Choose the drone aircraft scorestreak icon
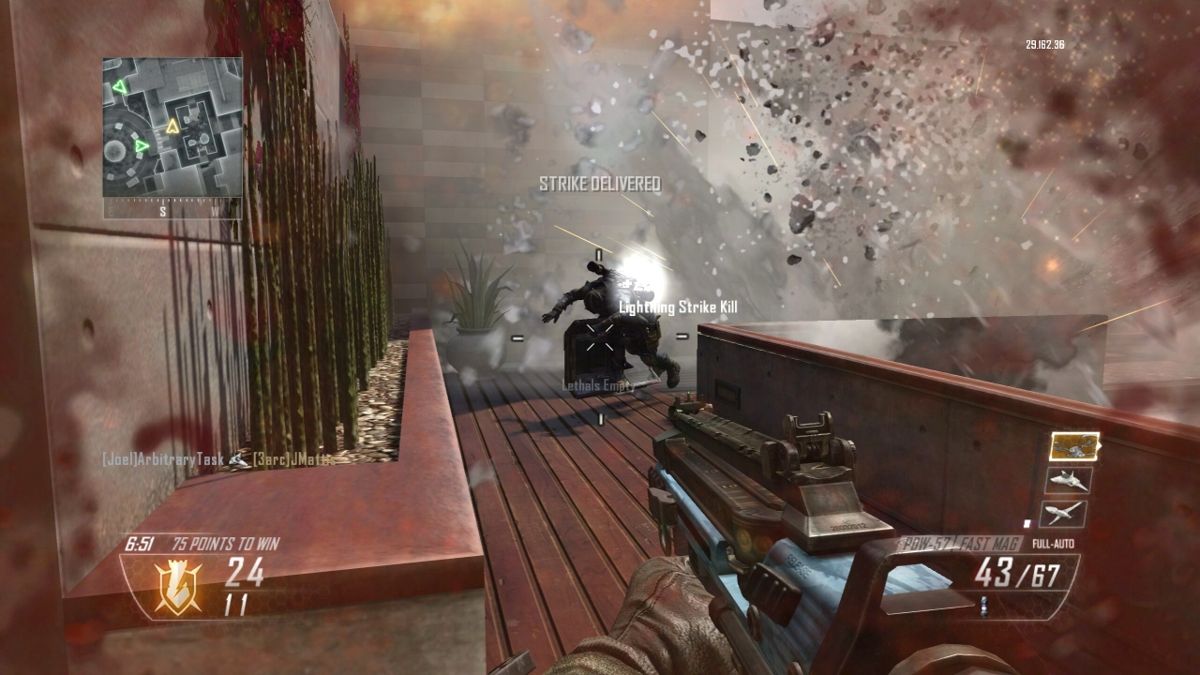 coord(1064,512)
